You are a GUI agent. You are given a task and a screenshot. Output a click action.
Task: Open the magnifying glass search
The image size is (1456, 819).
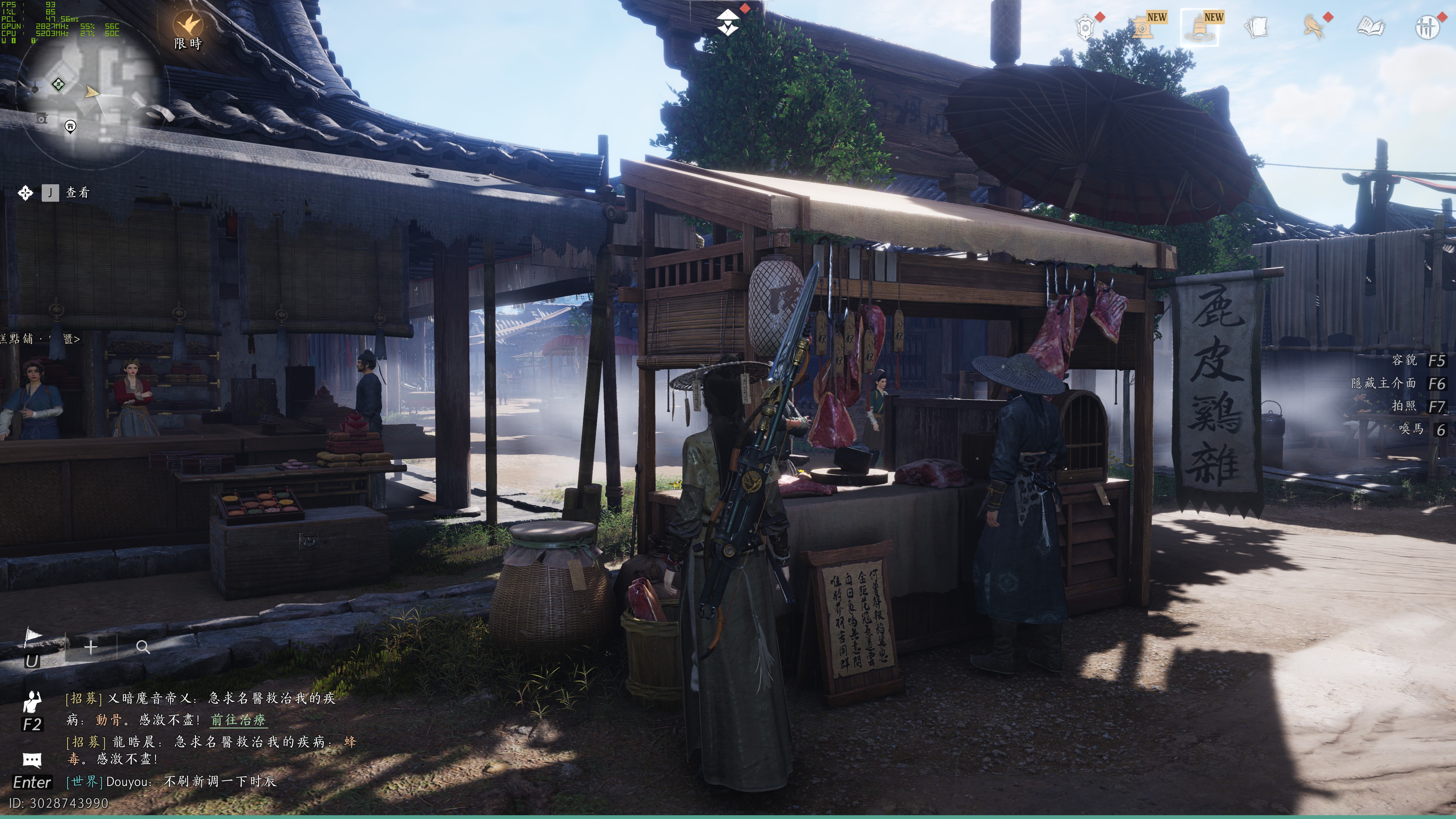tap(143, 647)
